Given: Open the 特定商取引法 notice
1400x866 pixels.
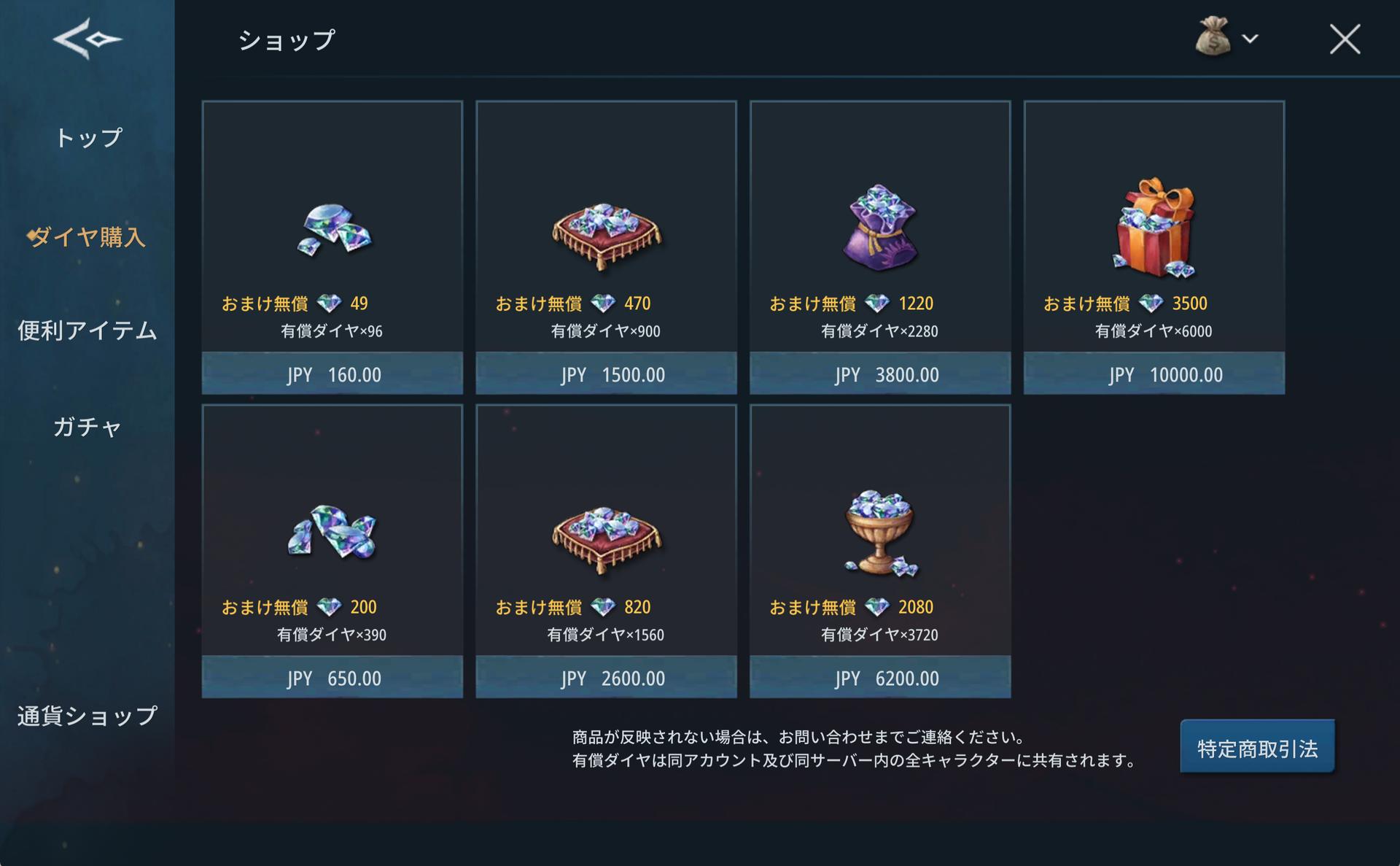Looking at the screenshot, I should pyautogui.click(x=1257, y=748).
